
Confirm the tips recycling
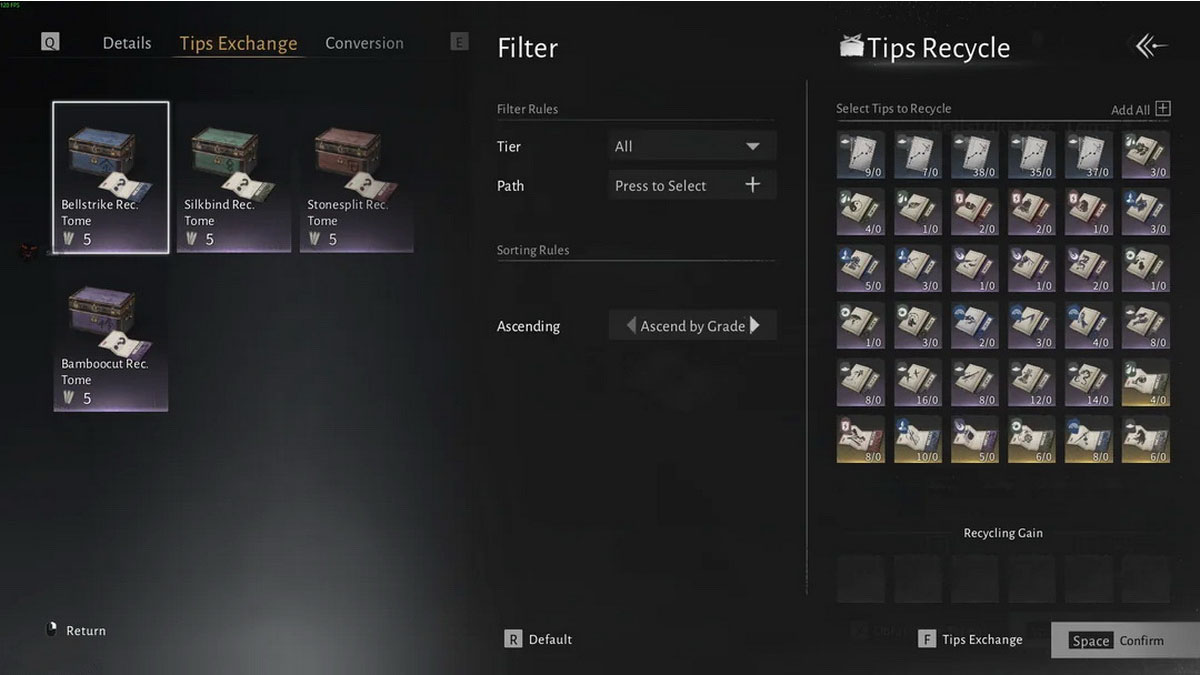click(x=1117, y=640)
